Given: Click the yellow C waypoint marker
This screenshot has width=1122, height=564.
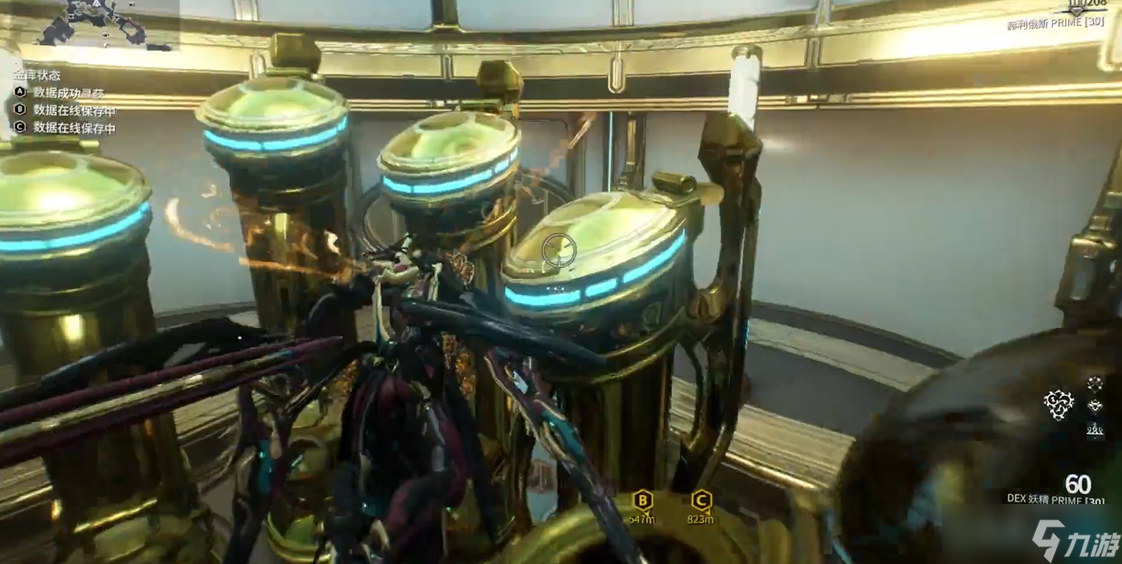Looking at the screenshot, I should (701, 500).
